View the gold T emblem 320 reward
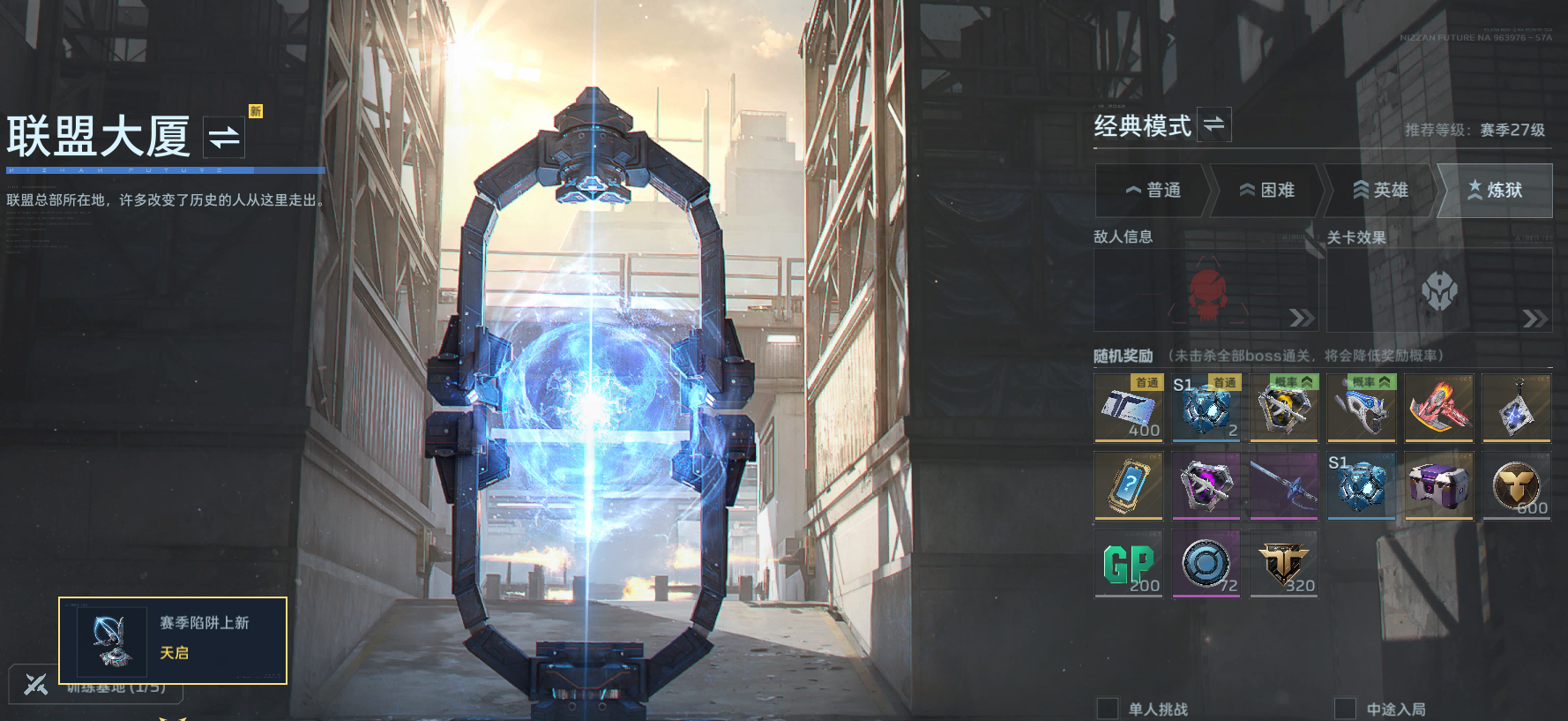The height and width of the screenshot is (721, 1568). coord(1284,563)
